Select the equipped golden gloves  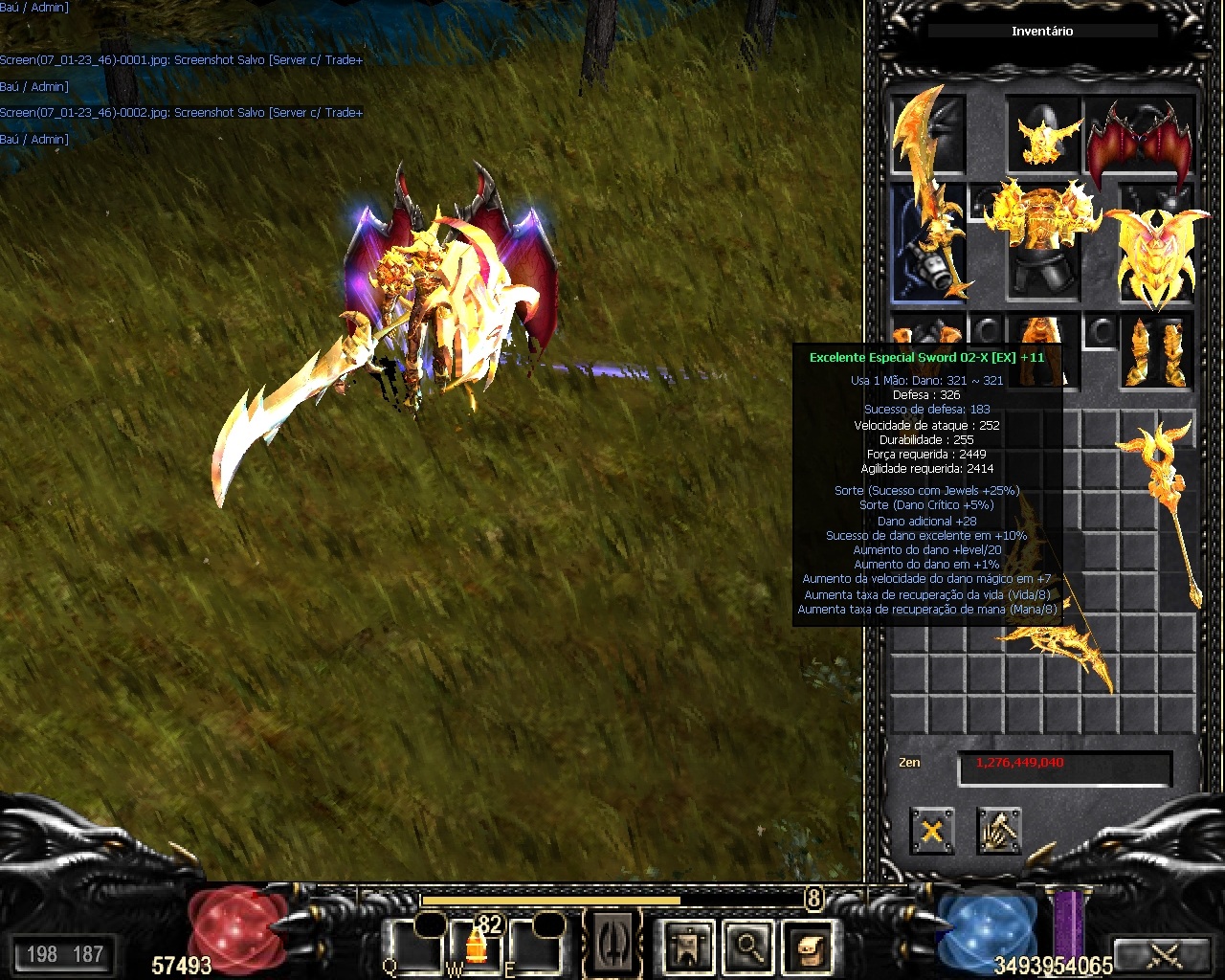pyautogui.click(x=916, y=337)
